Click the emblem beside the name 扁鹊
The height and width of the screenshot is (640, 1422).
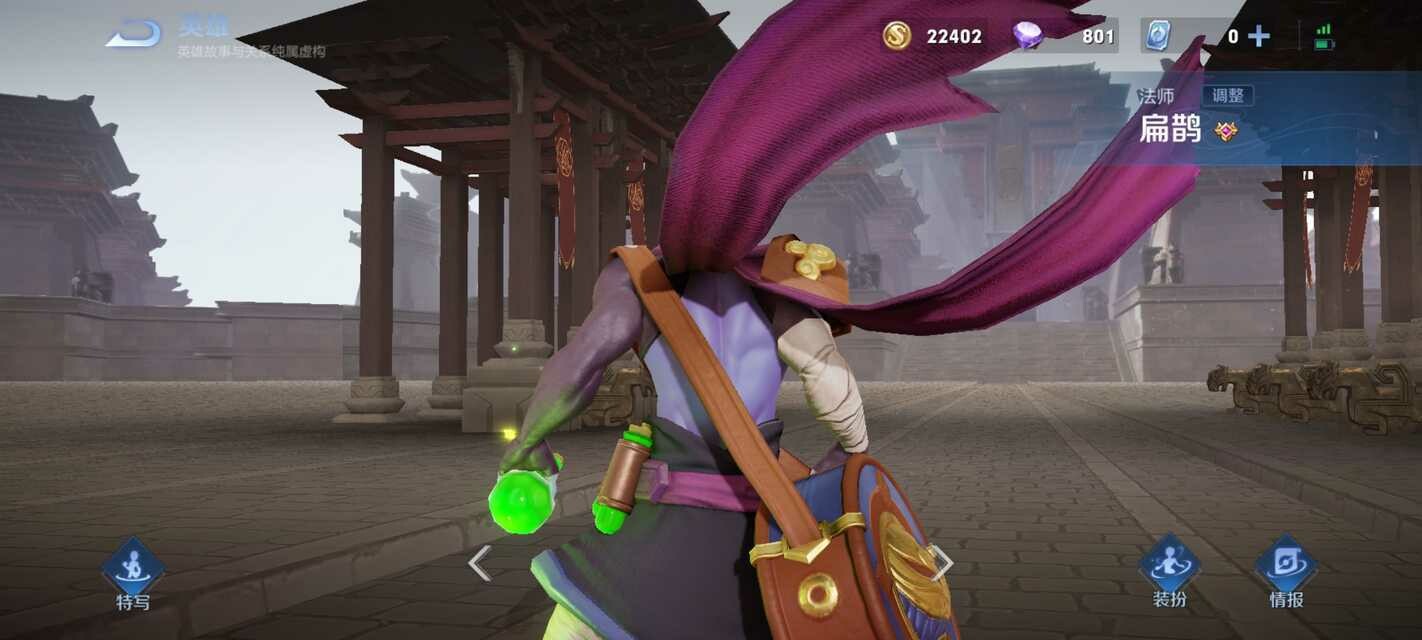(1226, 130)
